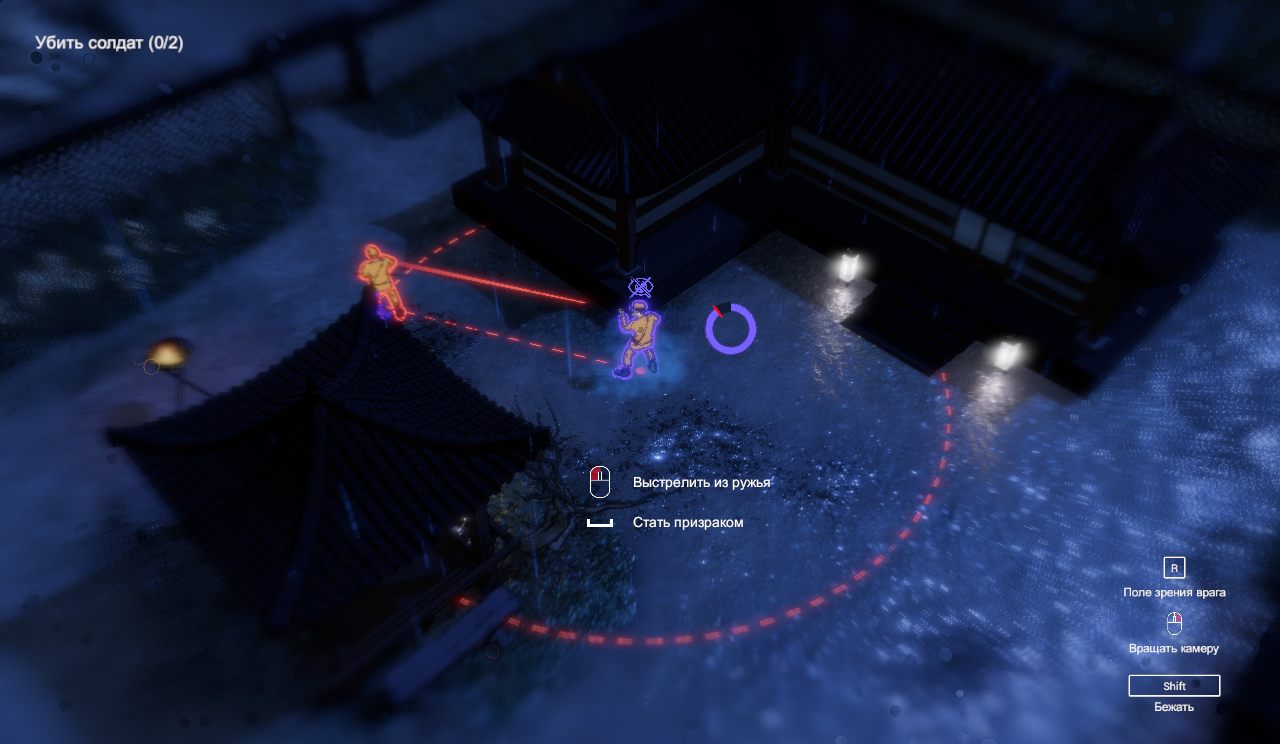
Task: Toggle enemy vision with the Поле зрения врага prompt
Action: 1176,591
